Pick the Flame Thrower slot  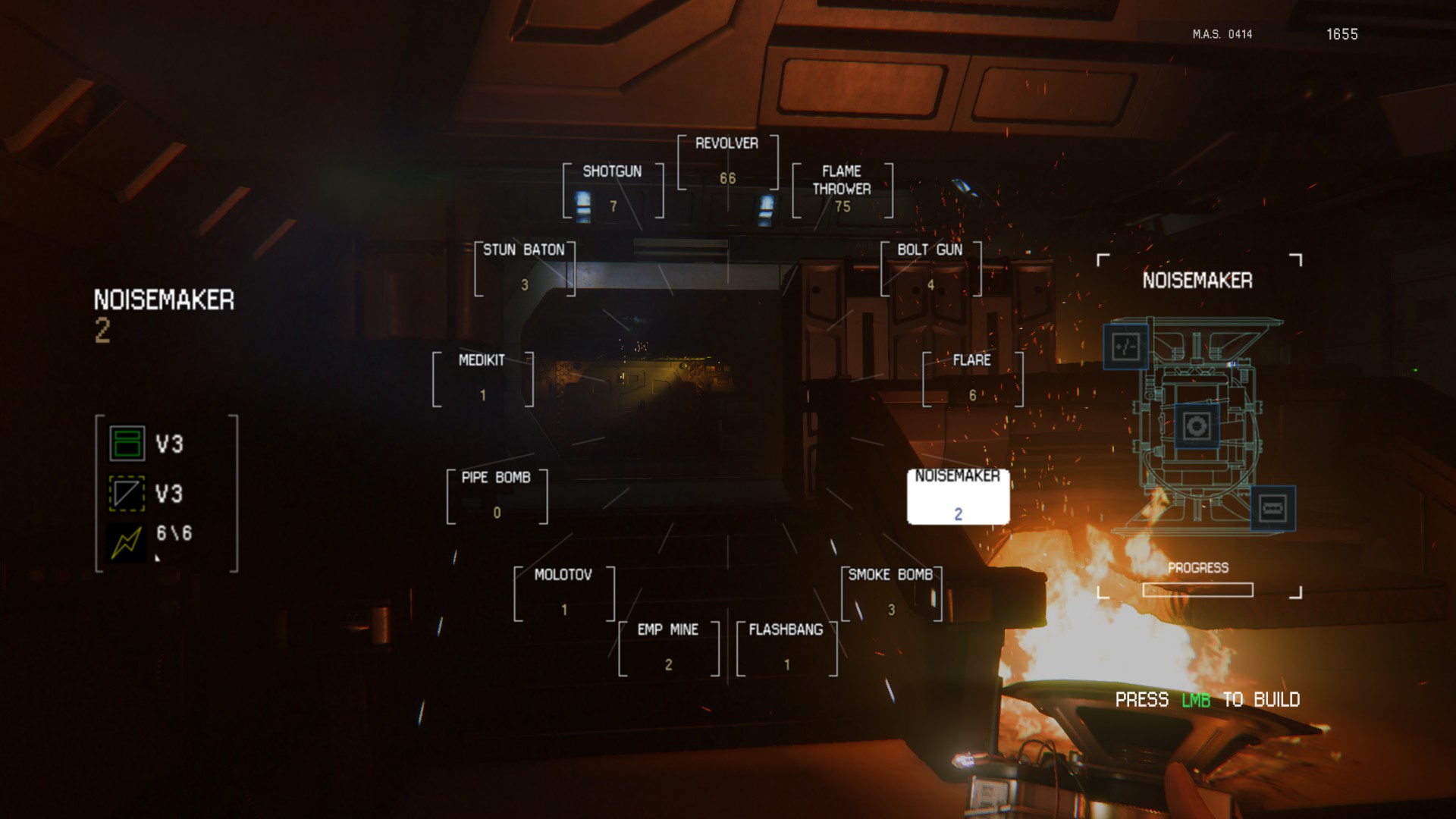(x=842, y=190)
